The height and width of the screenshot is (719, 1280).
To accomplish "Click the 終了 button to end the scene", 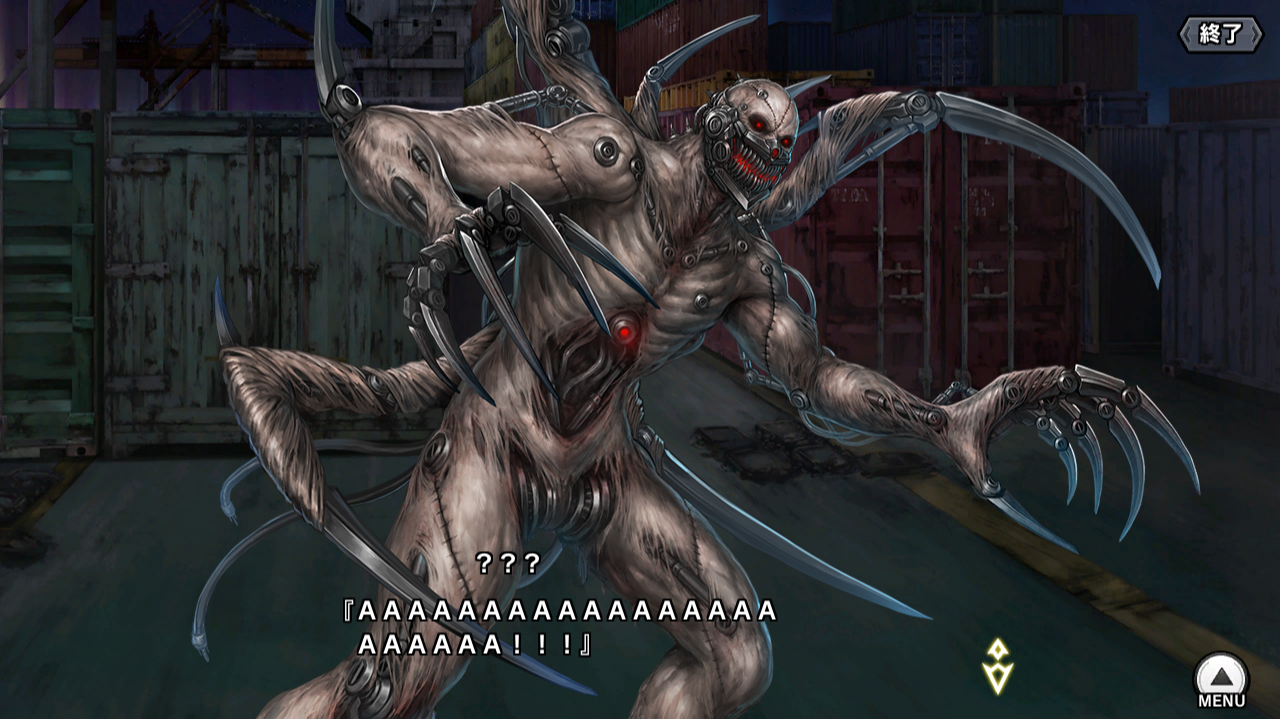I will (1219, 34).
